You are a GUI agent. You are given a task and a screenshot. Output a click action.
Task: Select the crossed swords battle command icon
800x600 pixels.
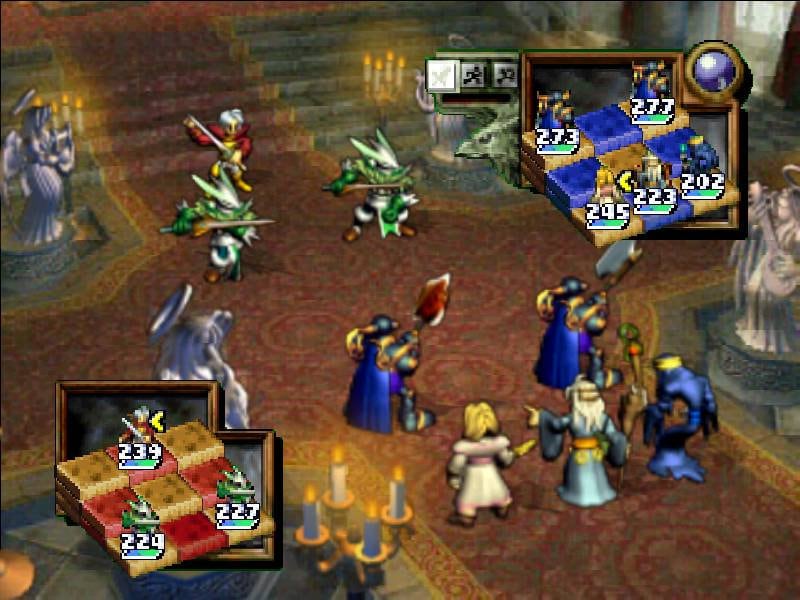coord(442,75)
